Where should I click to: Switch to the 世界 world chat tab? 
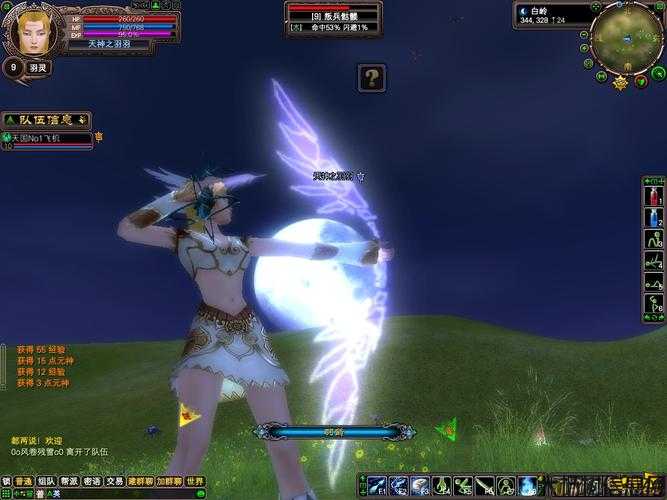click(195, 481)
